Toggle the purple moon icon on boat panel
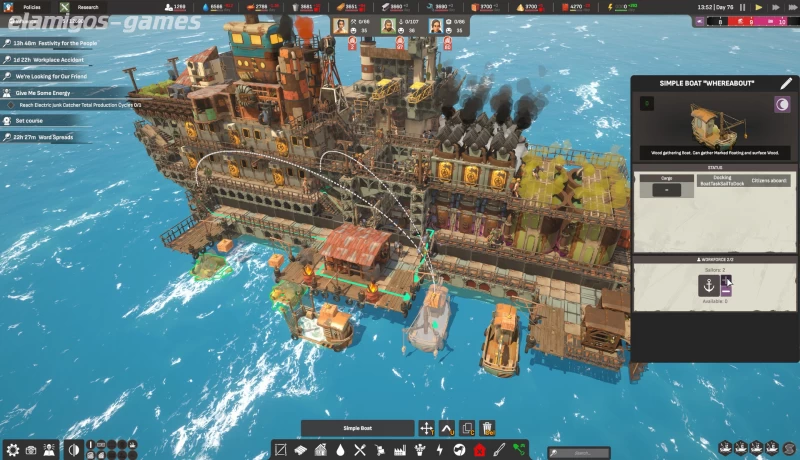The image size is (800, 460). coord(782,103)
